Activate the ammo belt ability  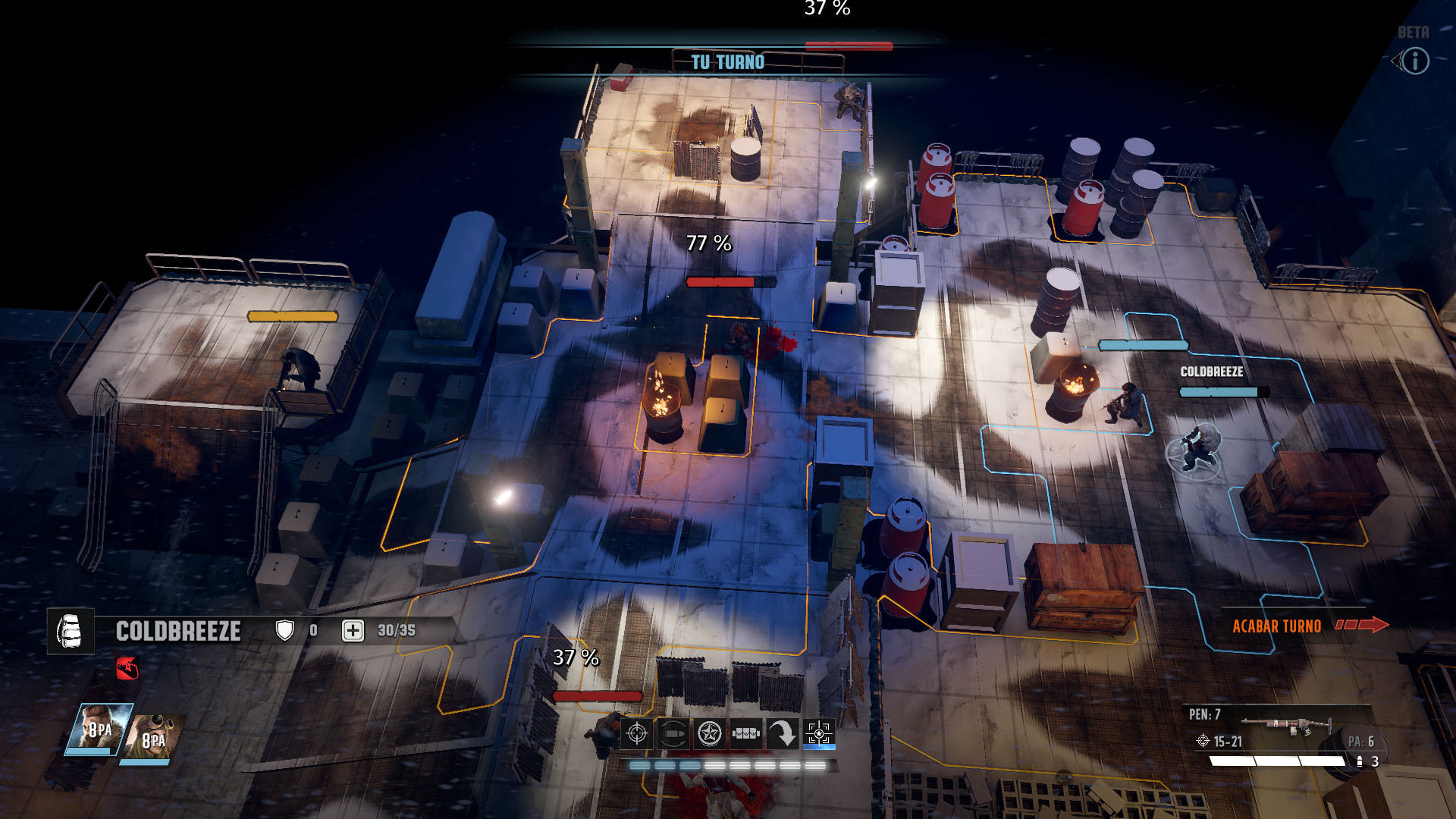(745, 733)
